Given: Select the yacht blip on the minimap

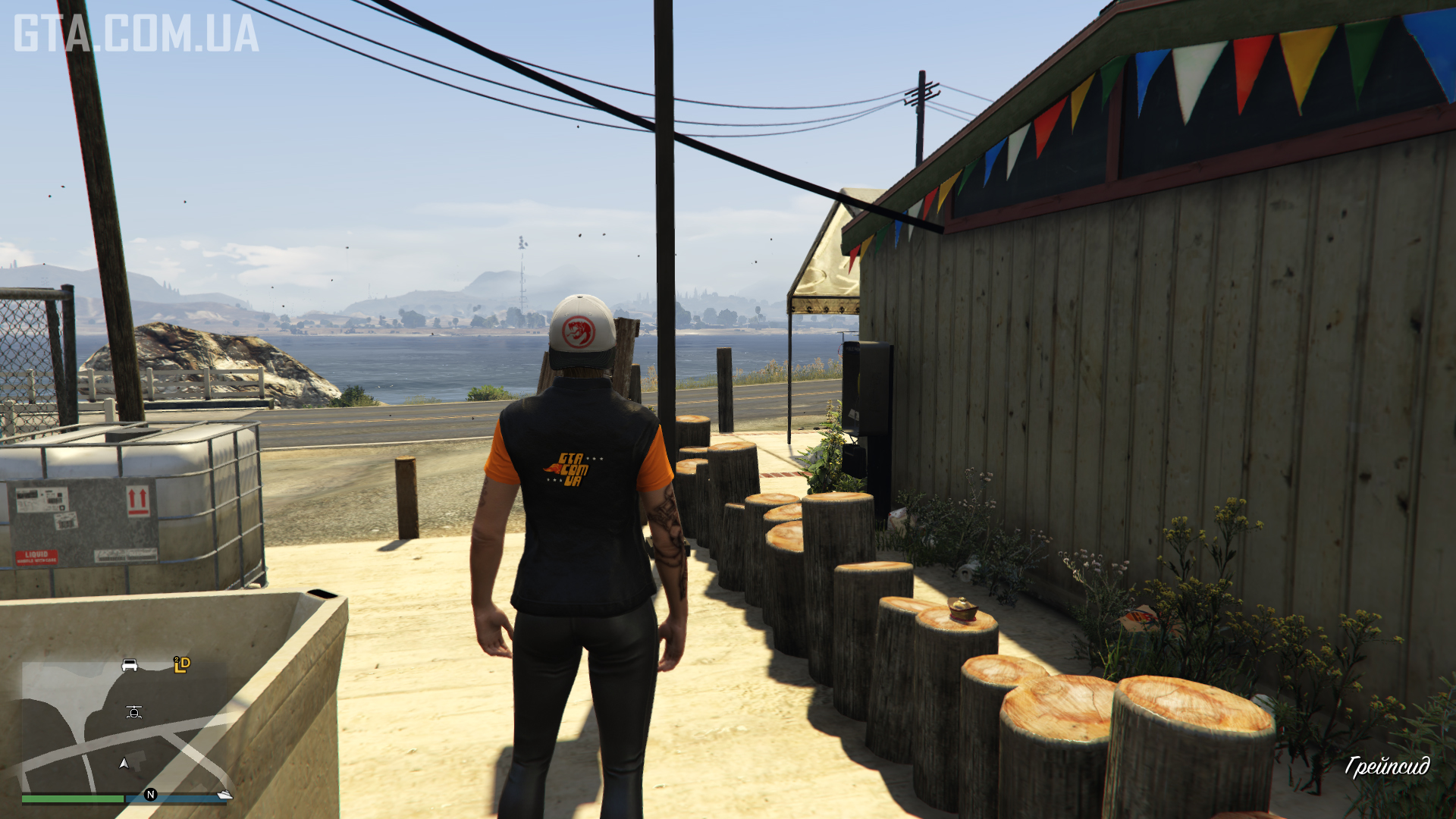Looking at the screenshot, I should 224,794.
